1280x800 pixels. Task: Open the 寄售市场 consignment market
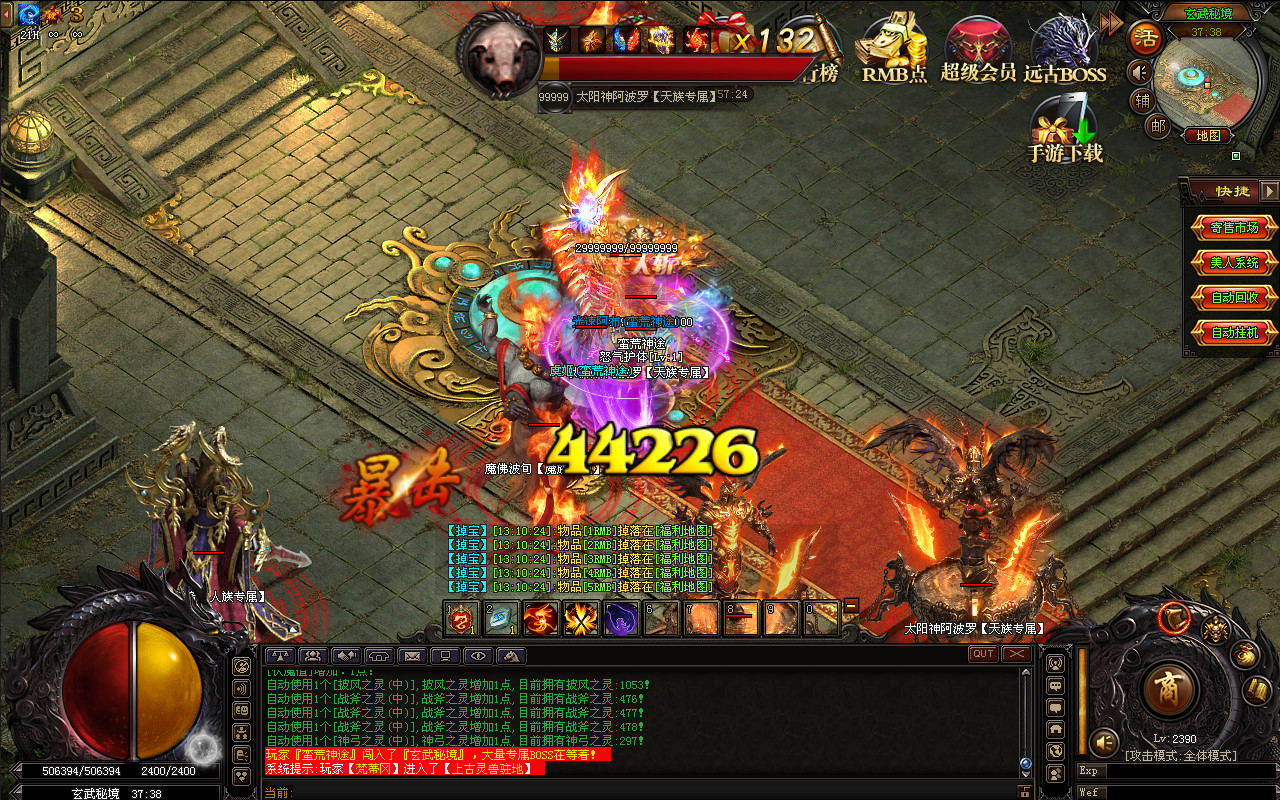[x=1234, y=228]
